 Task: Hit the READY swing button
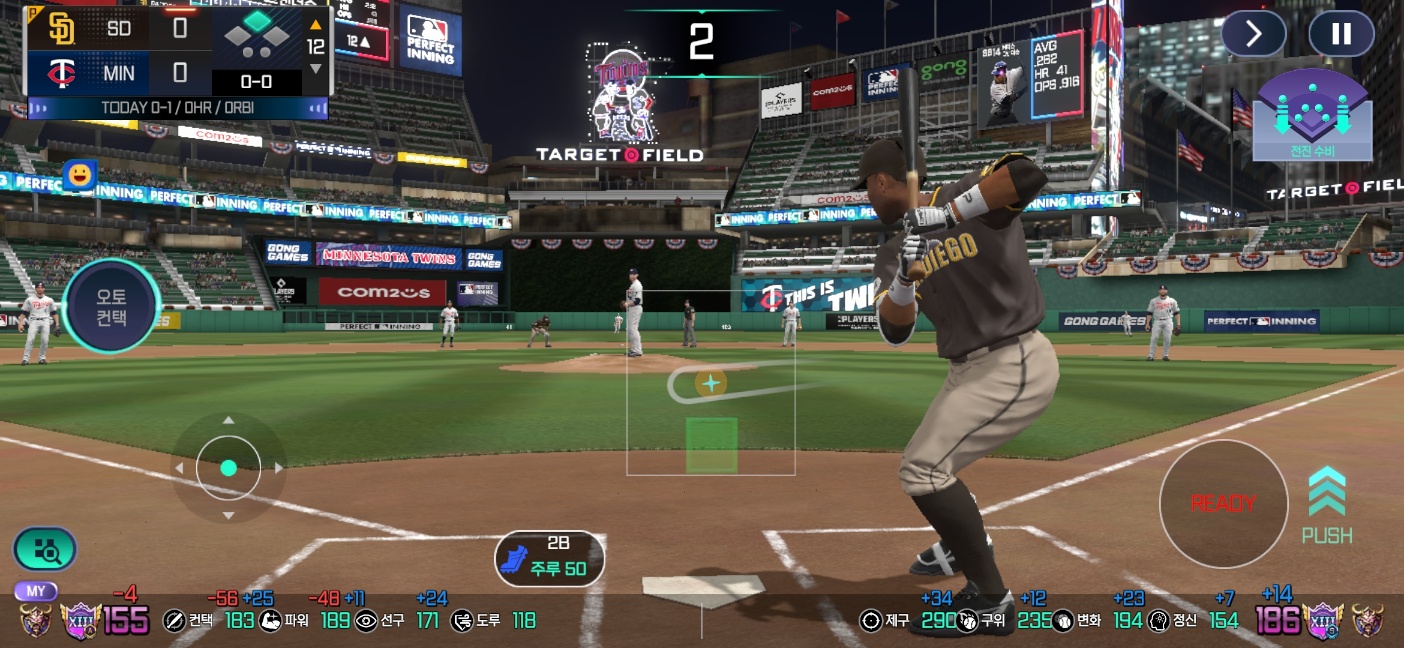coord(1223,504)
